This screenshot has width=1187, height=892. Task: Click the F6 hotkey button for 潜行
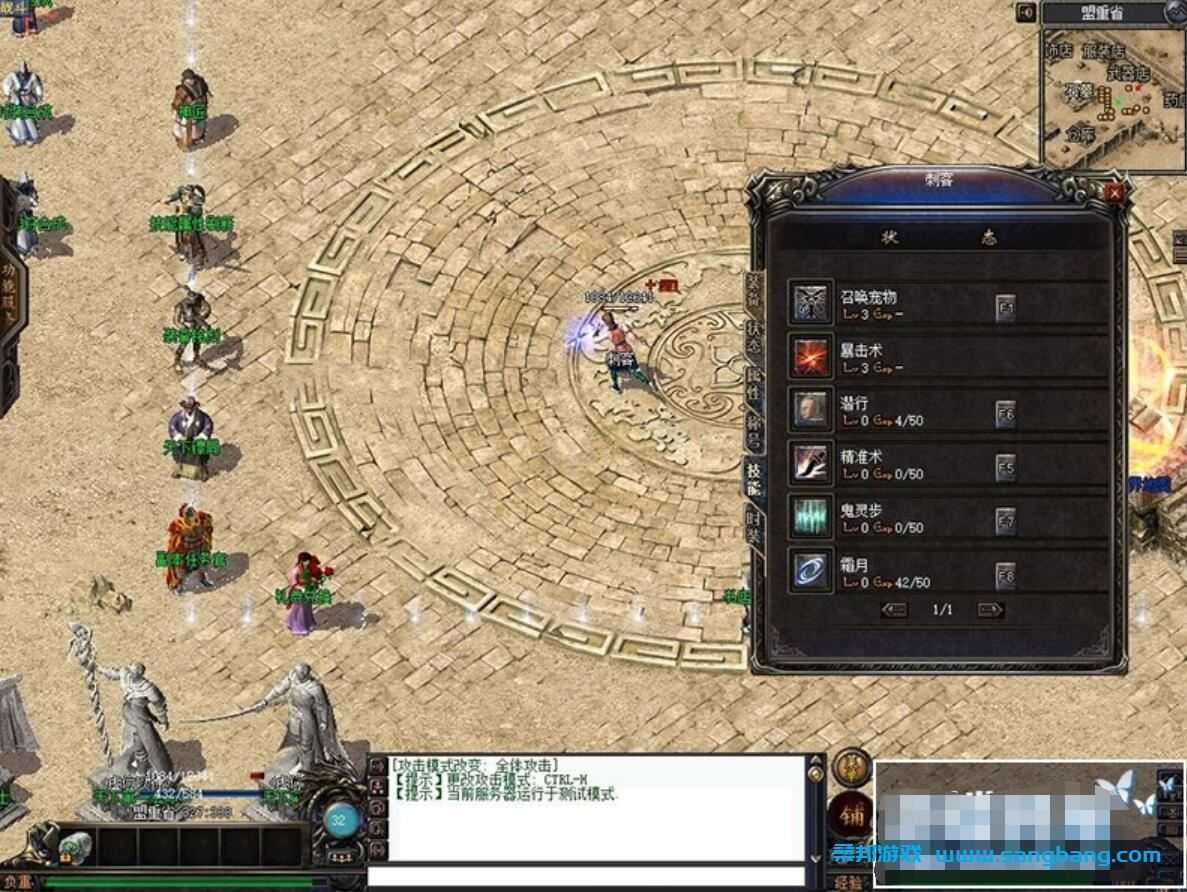coord(1006,415)
